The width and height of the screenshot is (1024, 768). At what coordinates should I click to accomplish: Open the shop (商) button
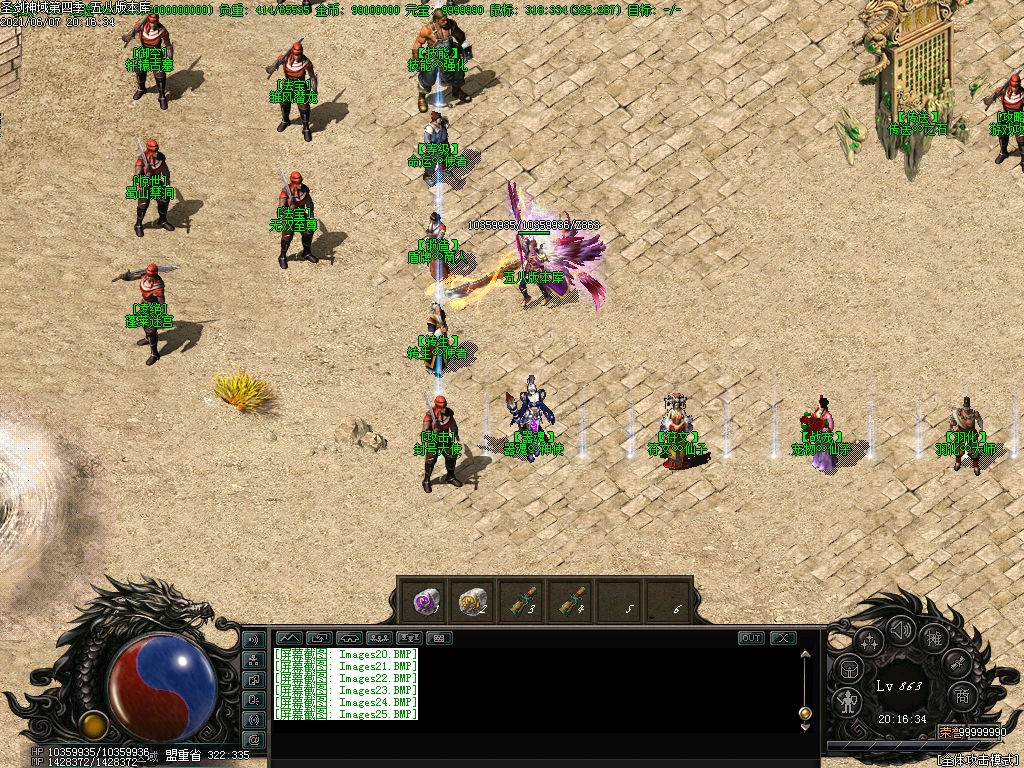pyautogui.click(x=962, y=696)
